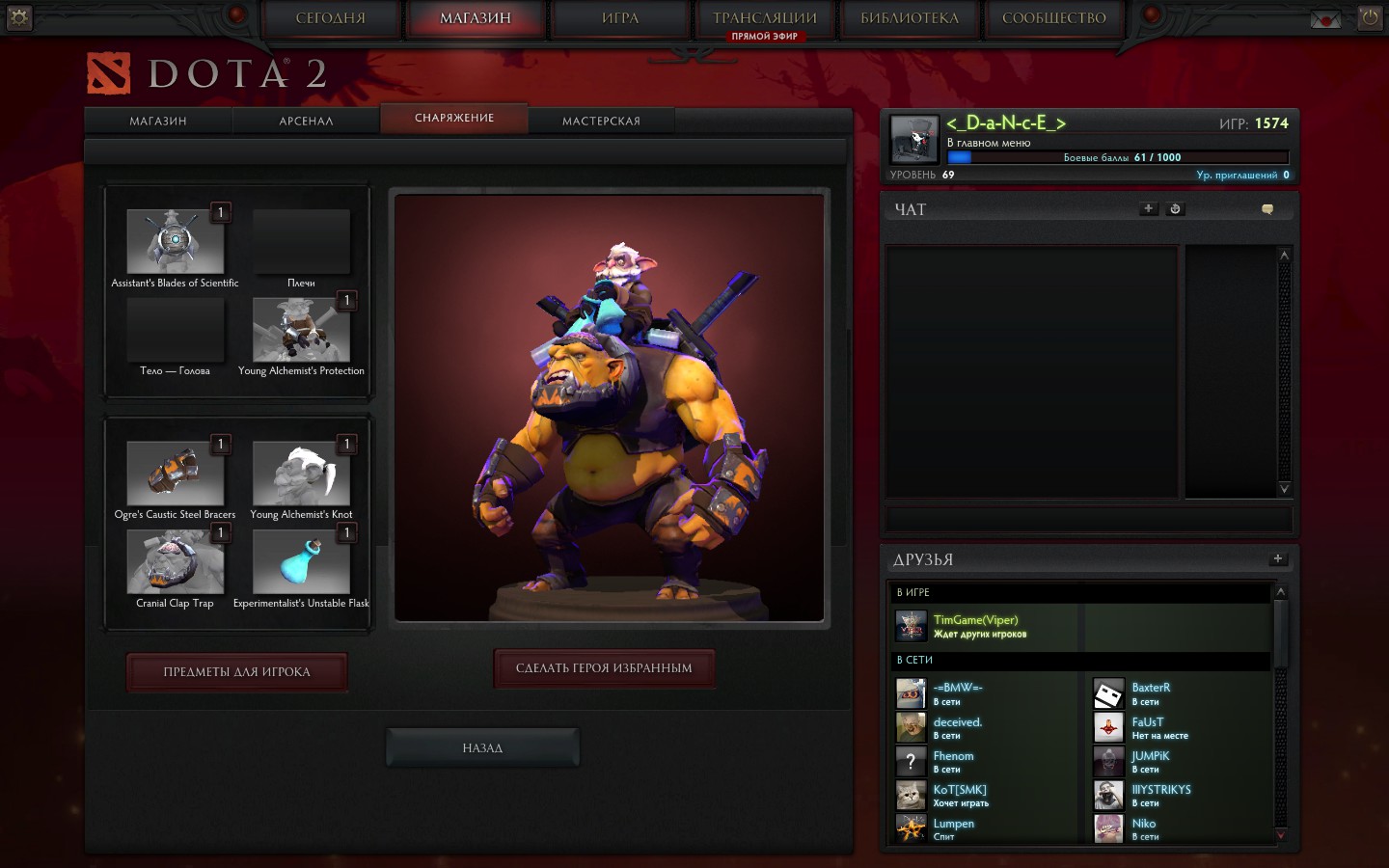Pick the Young Alchemist's Knot slot
This screenshot has height=868, width=1389.
(301, 474)
